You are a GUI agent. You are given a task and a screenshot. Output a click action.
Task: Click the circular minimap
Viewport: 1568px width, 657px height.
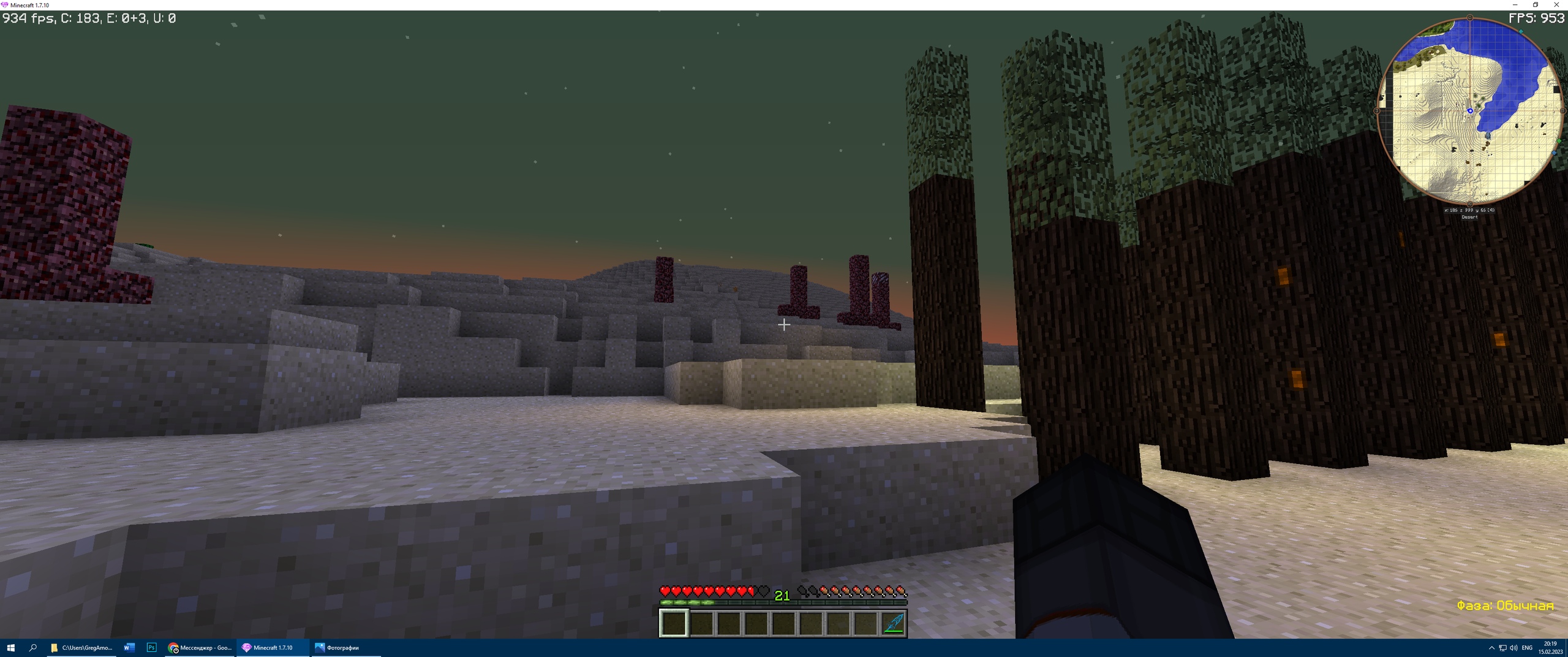(1469, 111)
